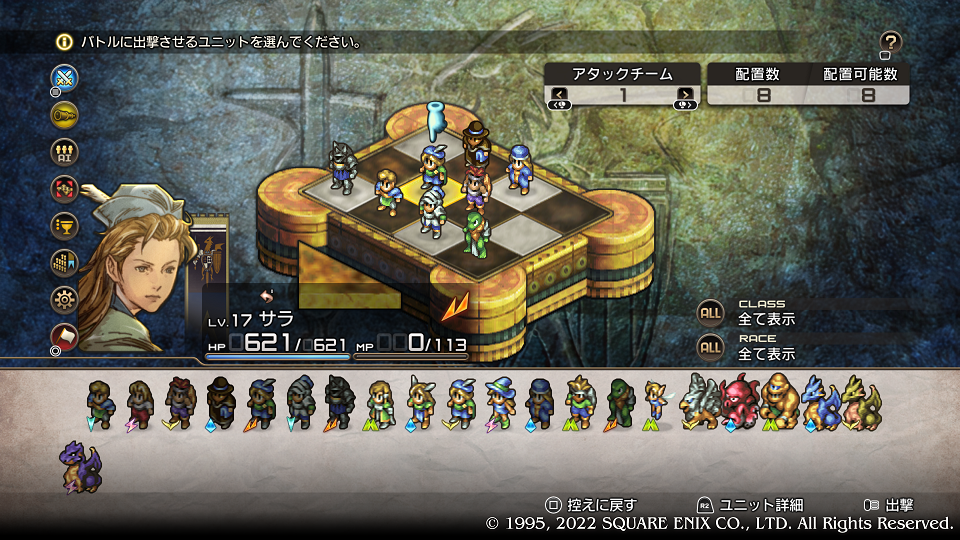Choose the brown-hatted cloaked unit in roster

221,400
